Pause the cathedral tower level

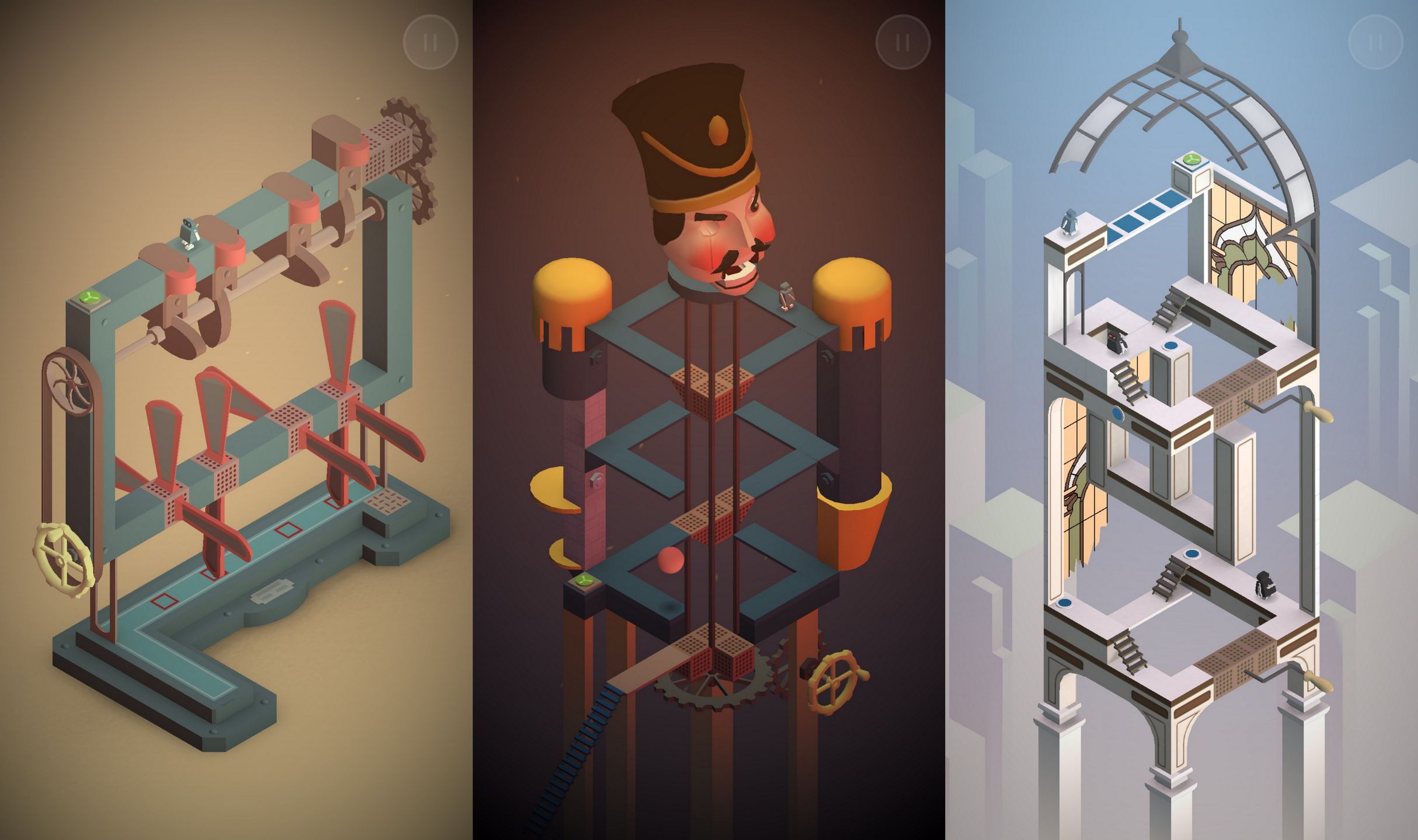pyautogui.click(x=1374, y=42)
